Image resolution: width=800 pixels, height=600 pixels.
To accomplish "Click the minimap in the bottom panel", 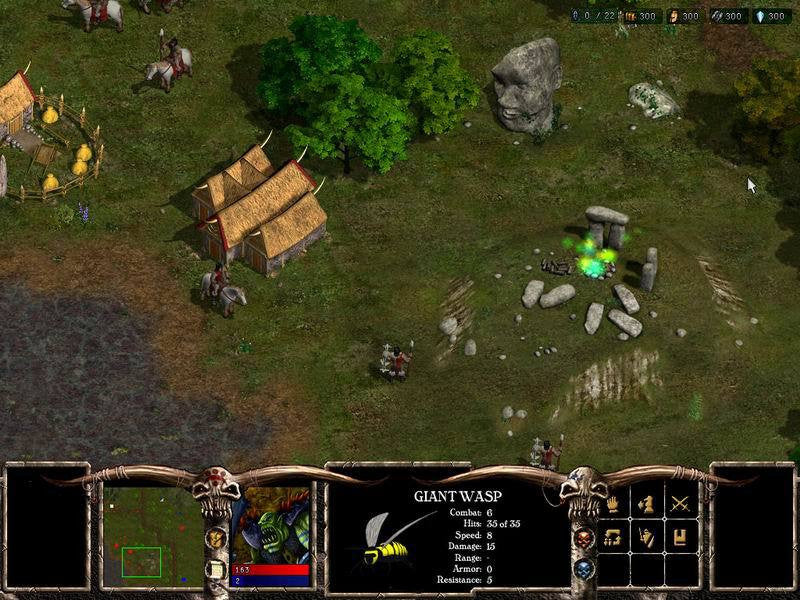I will point(153,530).
